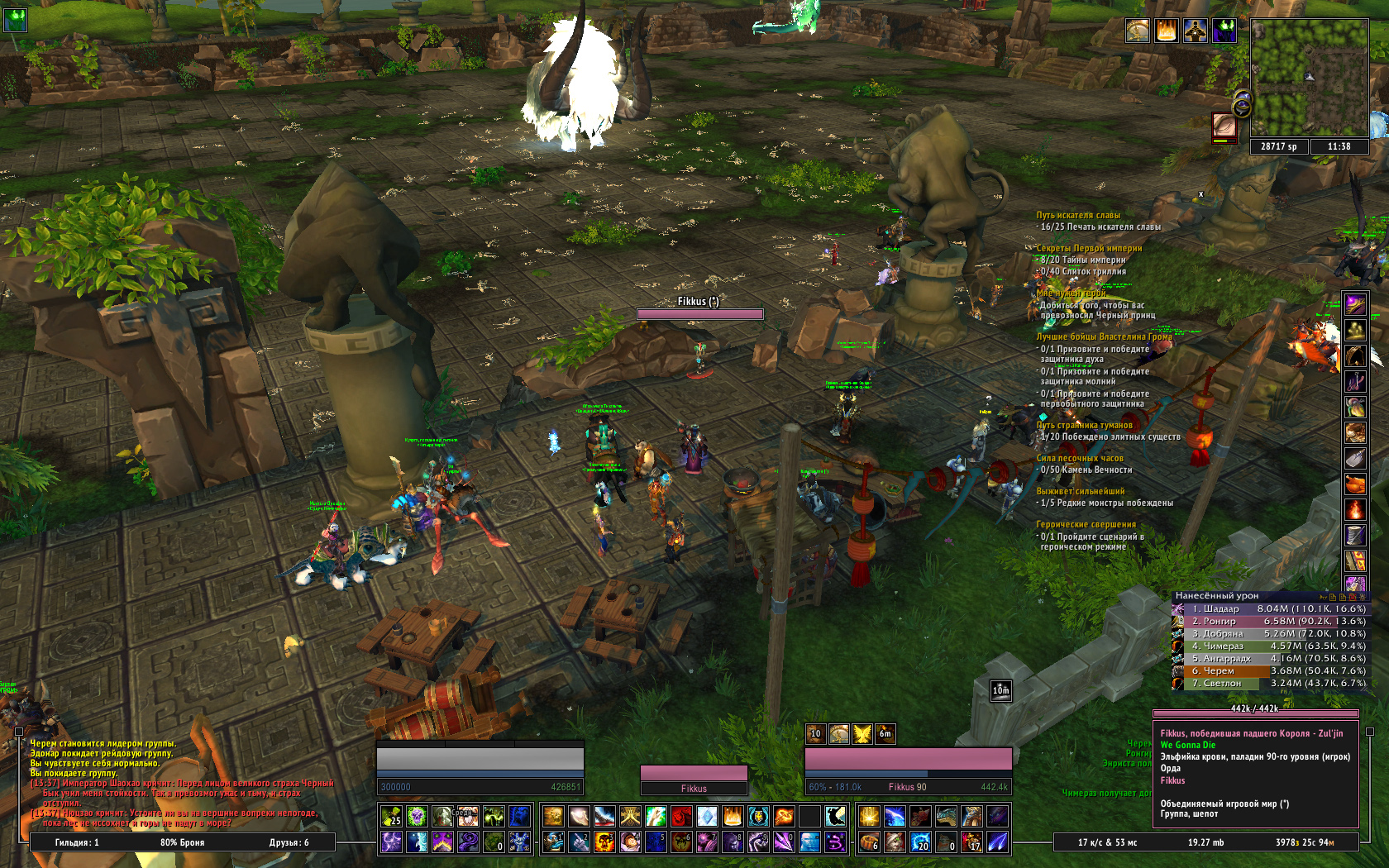The height and width of the screenshot is (868, 1389).
Task: Click the Fikkus target unit frame
Action: click(908, 770)
